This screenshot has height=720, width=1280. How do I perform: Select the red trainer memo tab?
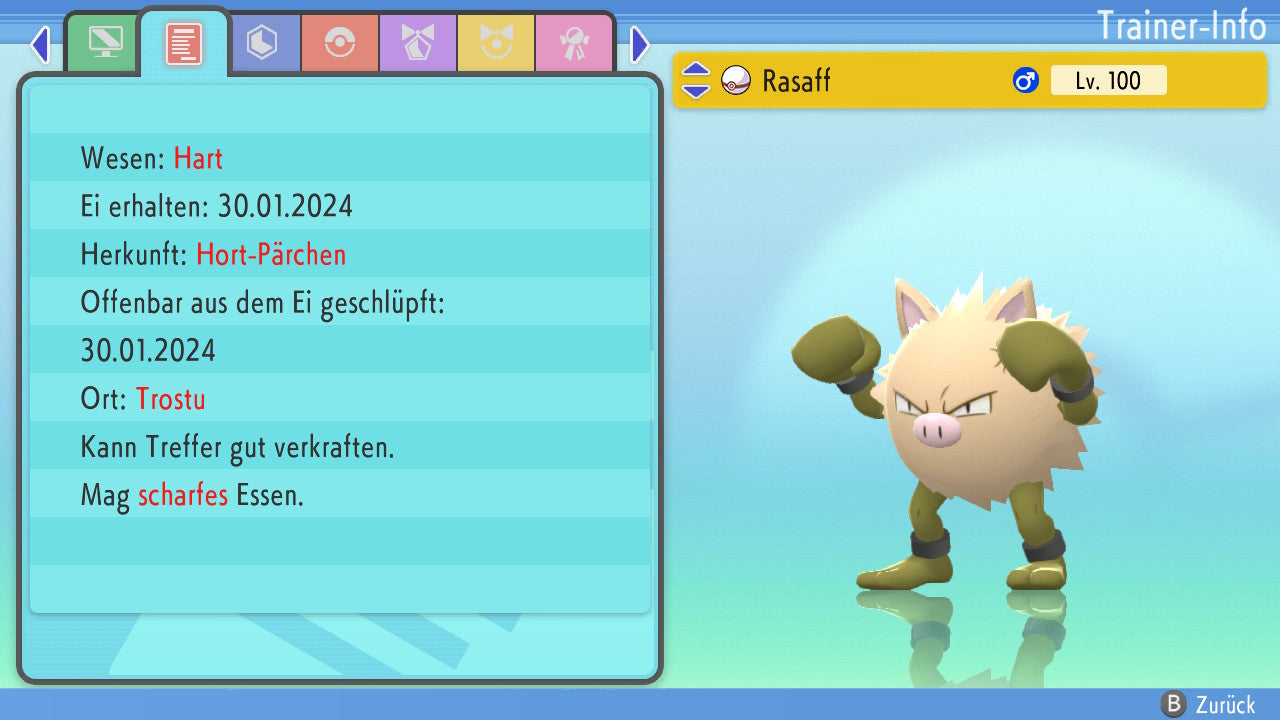tap(184, 43)
